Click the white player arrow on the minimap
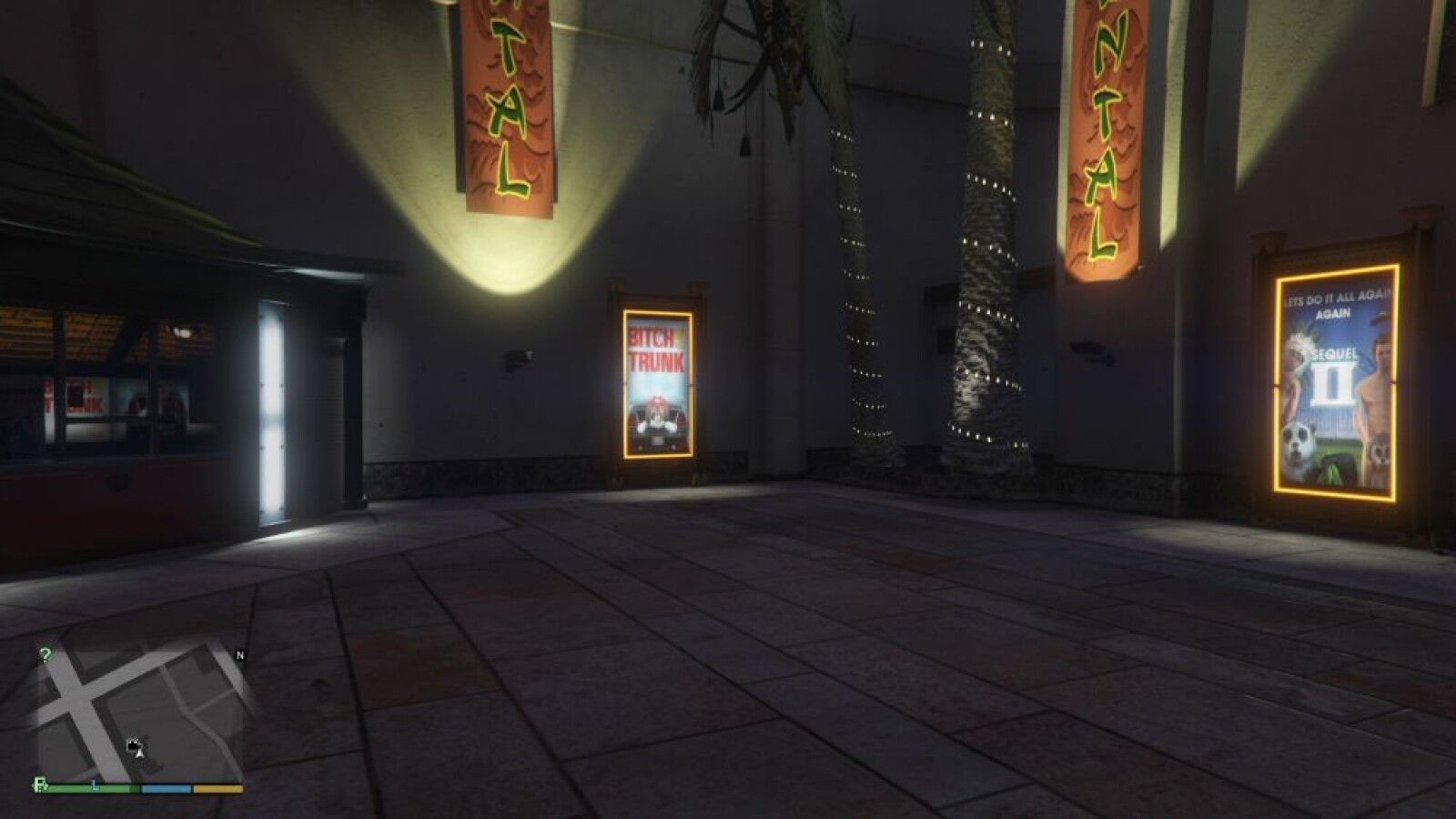The width and height of the screenshot is (1456, 819). click(139, 753)
